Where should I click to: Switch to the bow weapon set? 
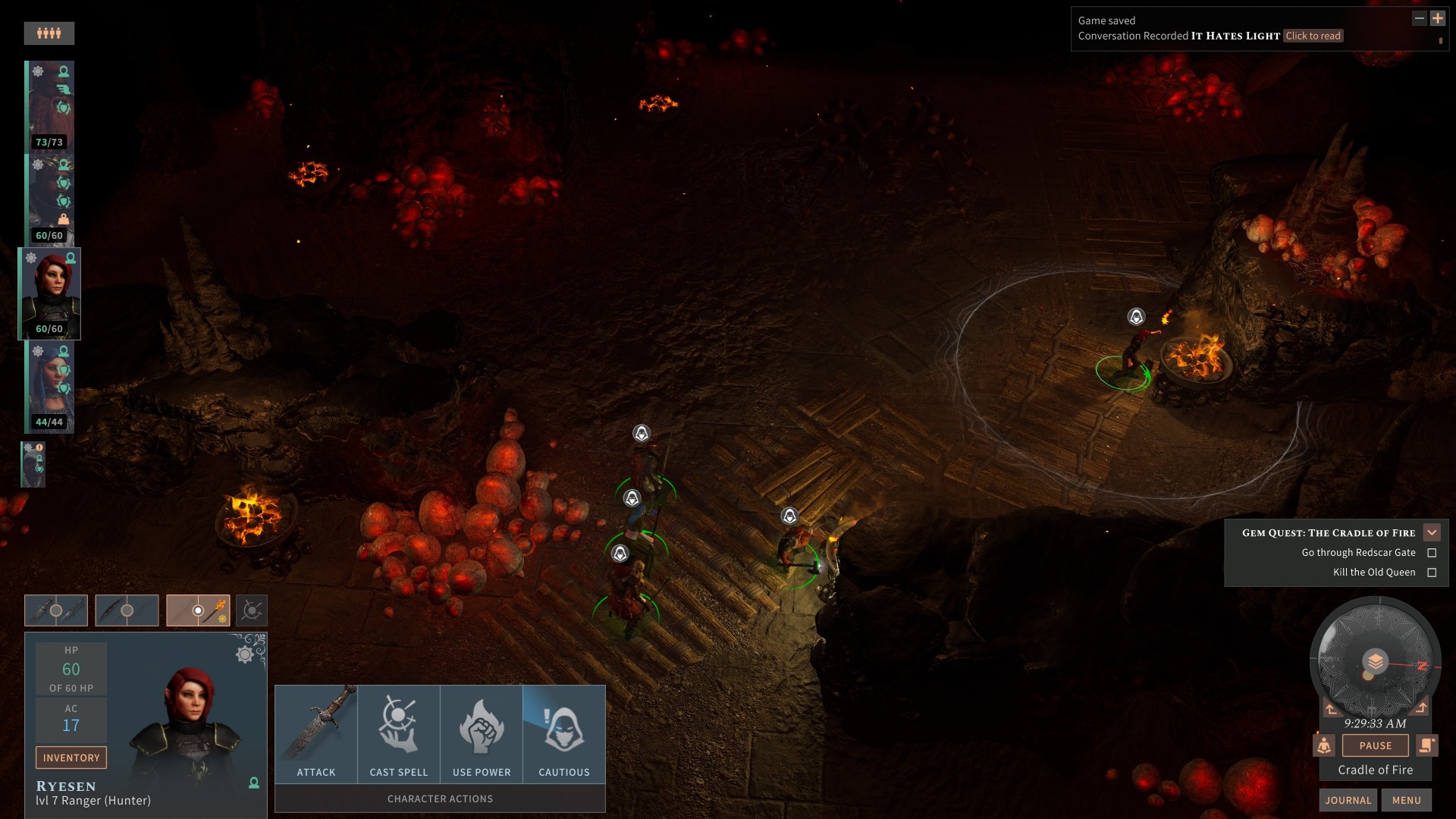coord(127,610)
